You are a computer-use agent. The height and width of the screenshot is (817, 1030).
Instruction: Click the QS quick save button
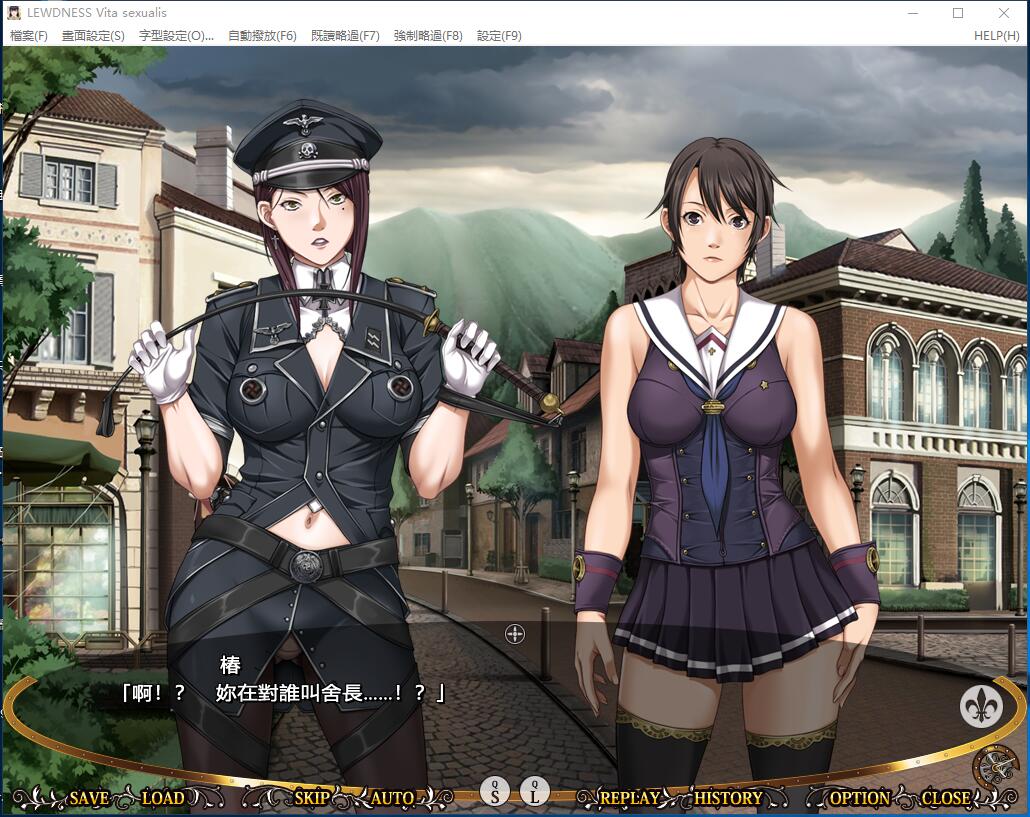click(x=495, y=791)
